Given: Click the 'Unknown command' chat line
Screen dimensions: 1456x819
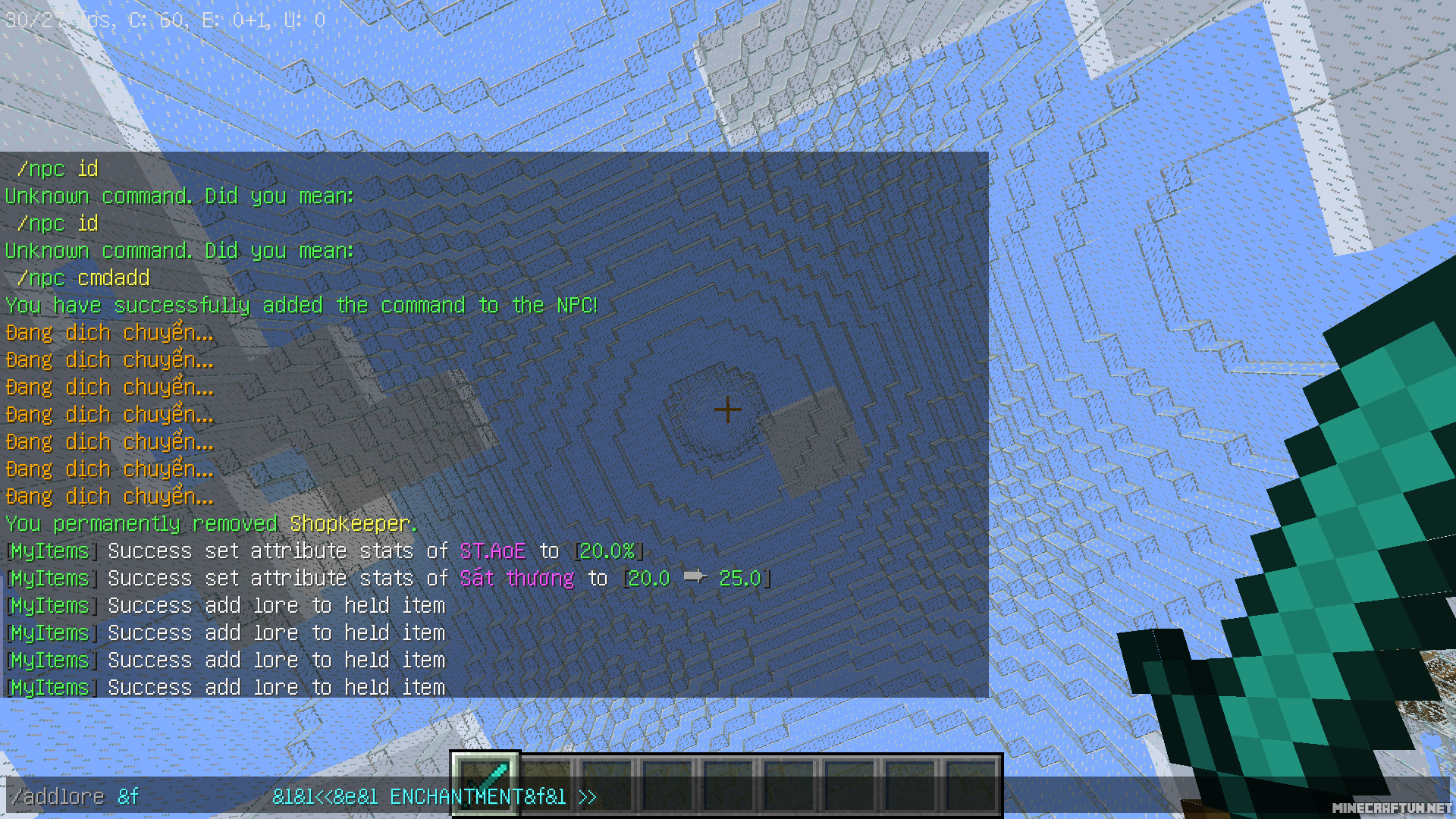Looking at the screenshot, I should click(179, 196).
